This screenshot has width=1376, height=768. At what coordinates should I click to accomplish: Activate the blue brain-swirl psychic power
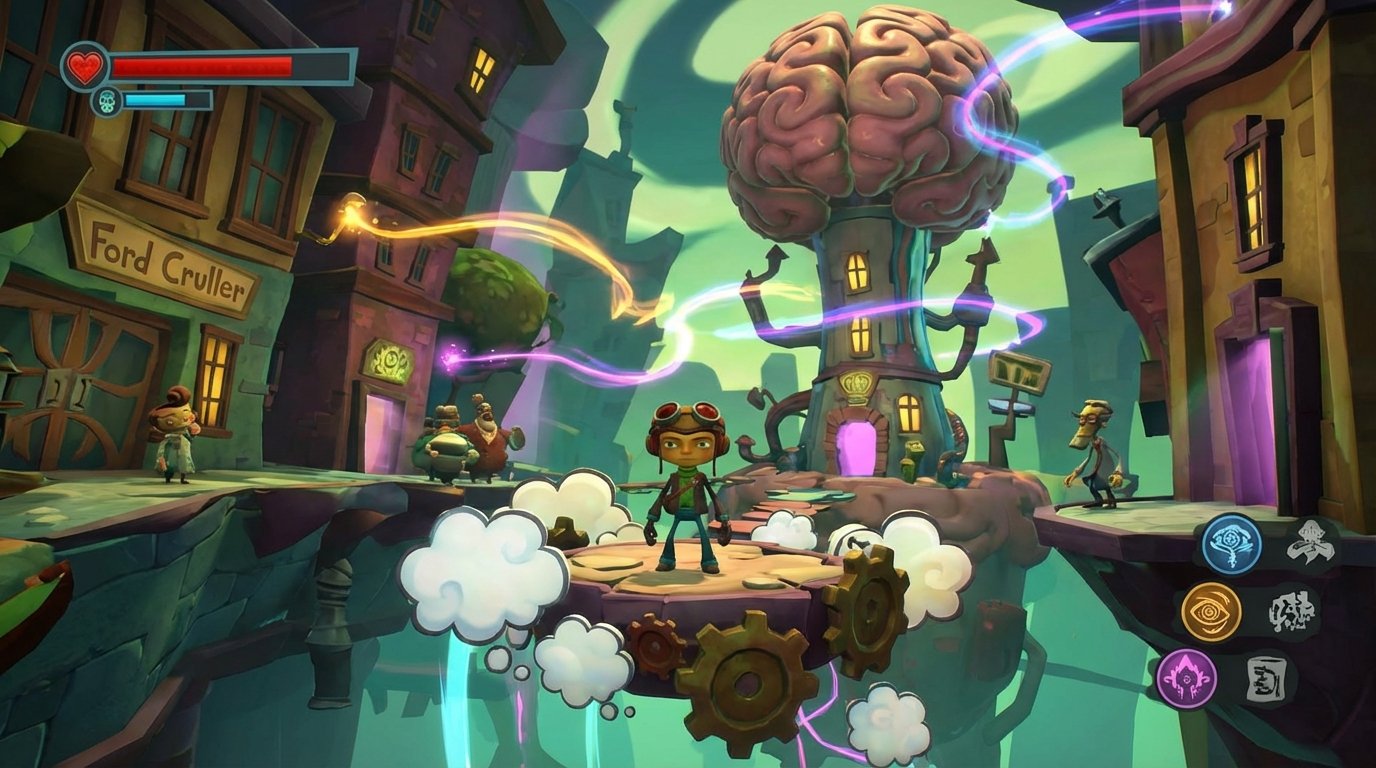click(1231, 544)
